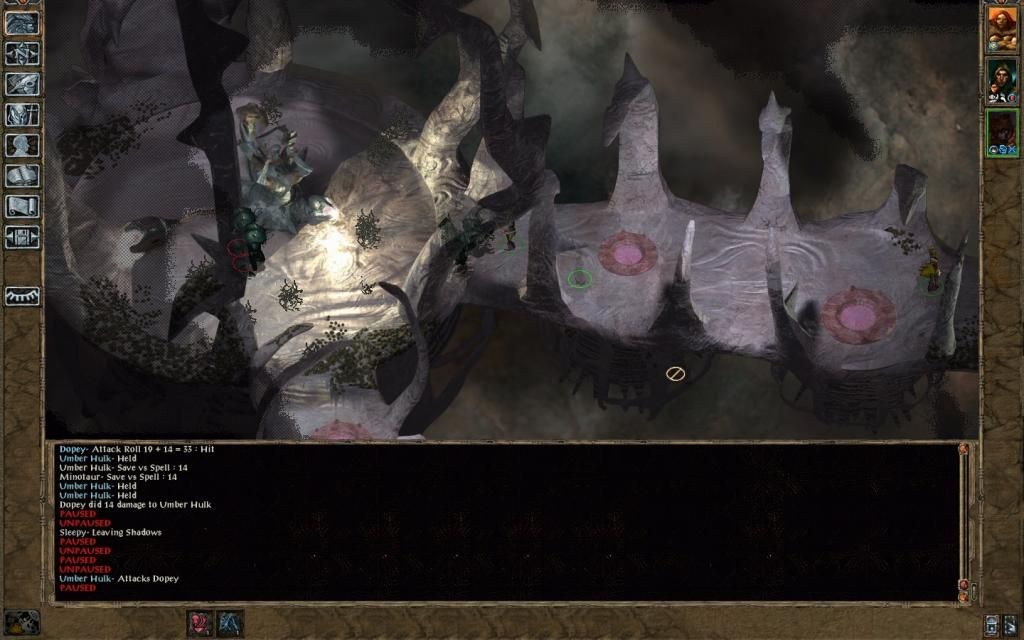Click the skull icon in the bottom-left corner
This screenshot has height=640, width=1024.
(22, 622)
